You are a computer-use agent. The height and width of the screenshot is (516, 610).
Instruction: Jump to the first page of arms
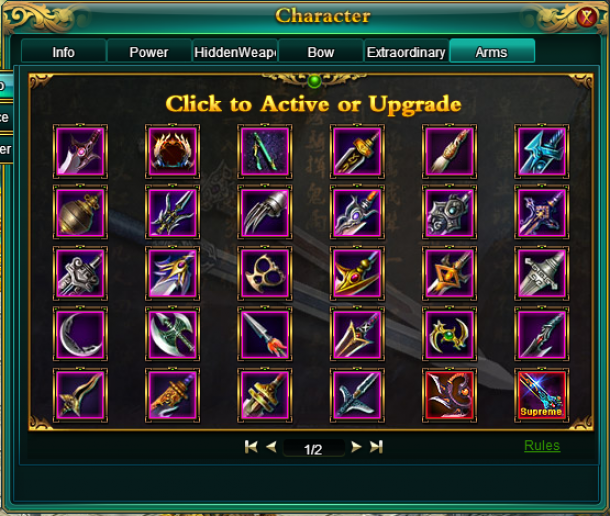(x=251, y=448)
